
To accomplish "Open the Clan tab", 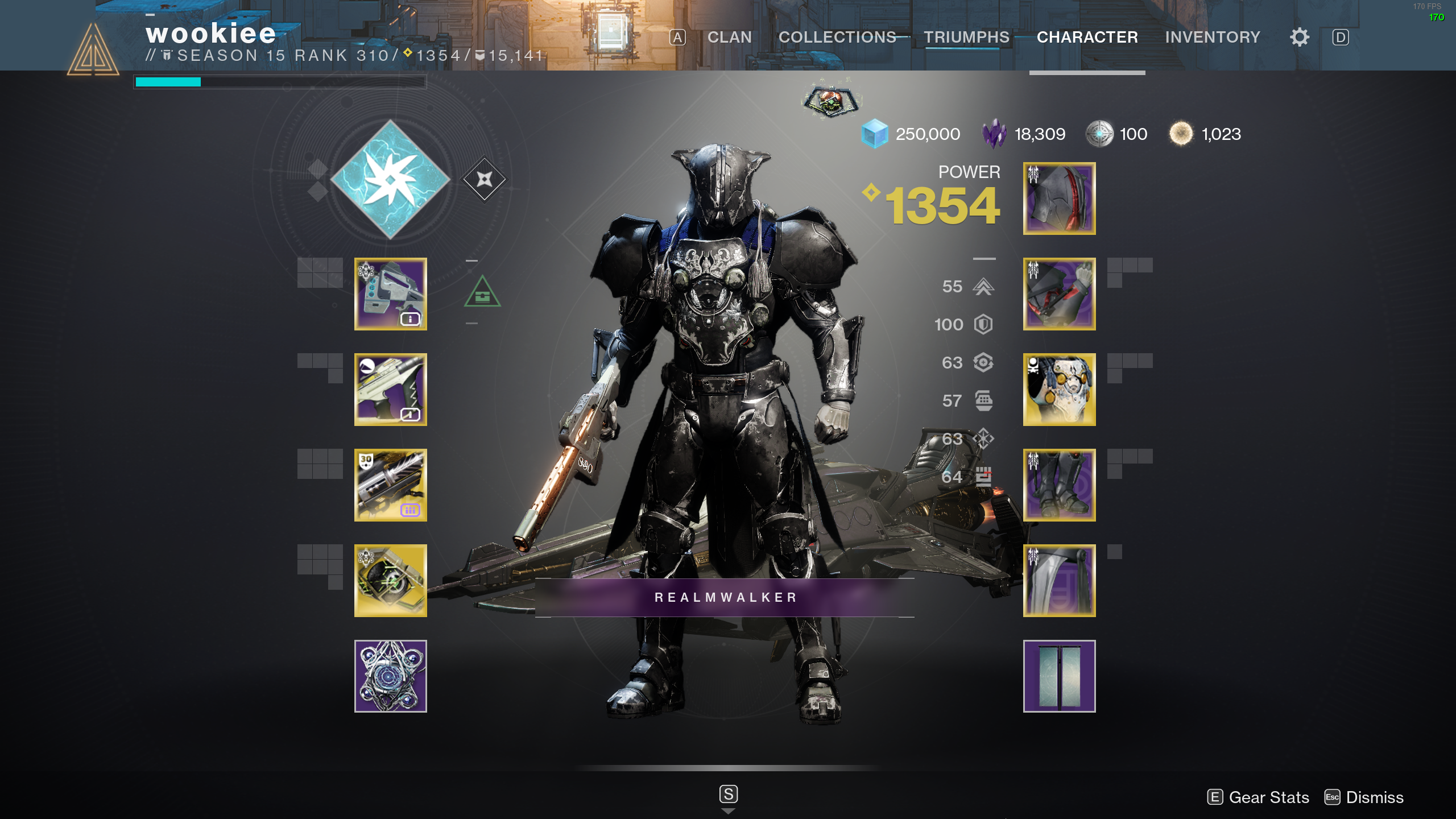I will coord(729,38).
